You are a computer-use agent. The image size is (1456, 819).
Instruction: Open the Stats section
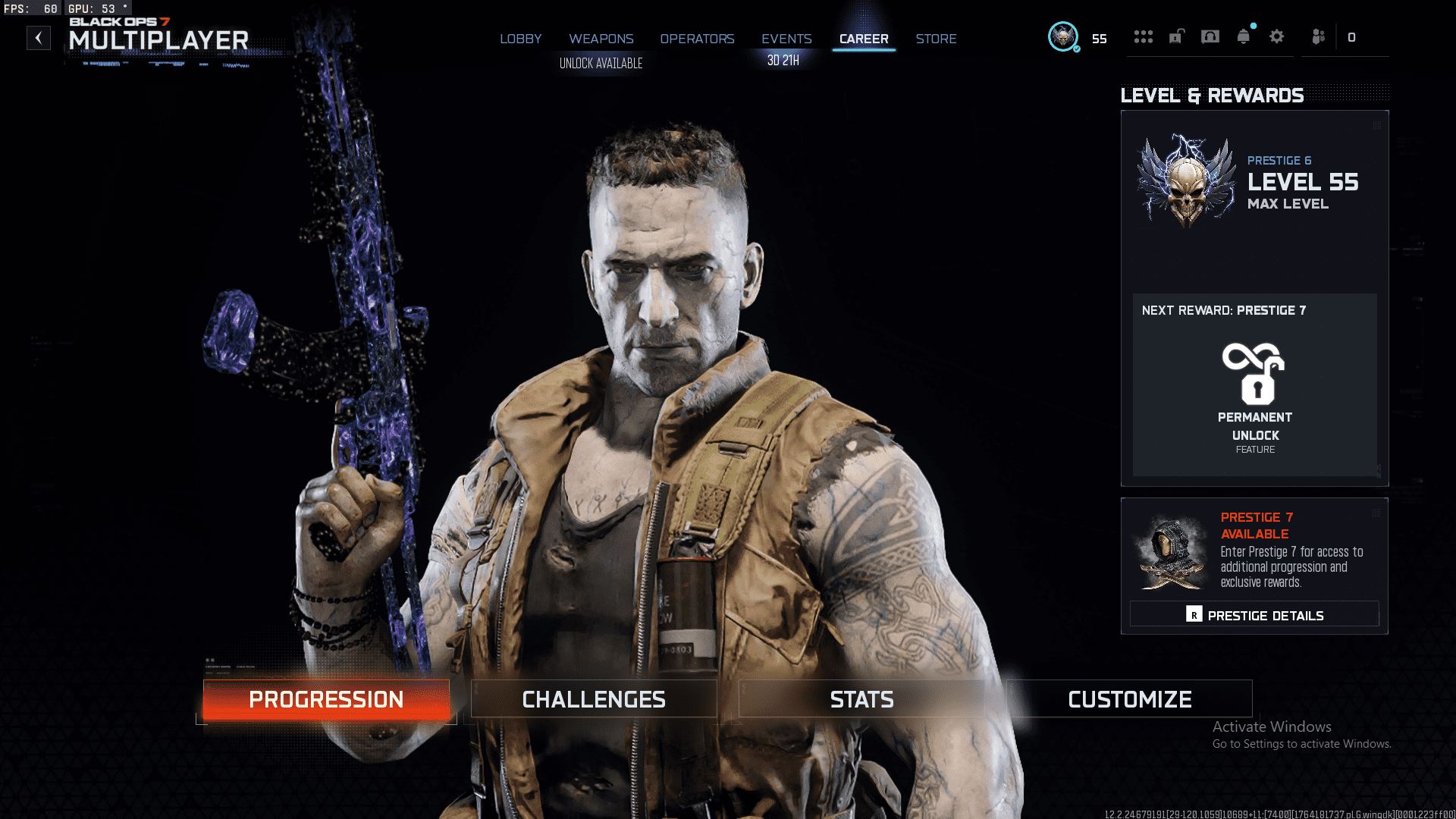click(862, 698)
